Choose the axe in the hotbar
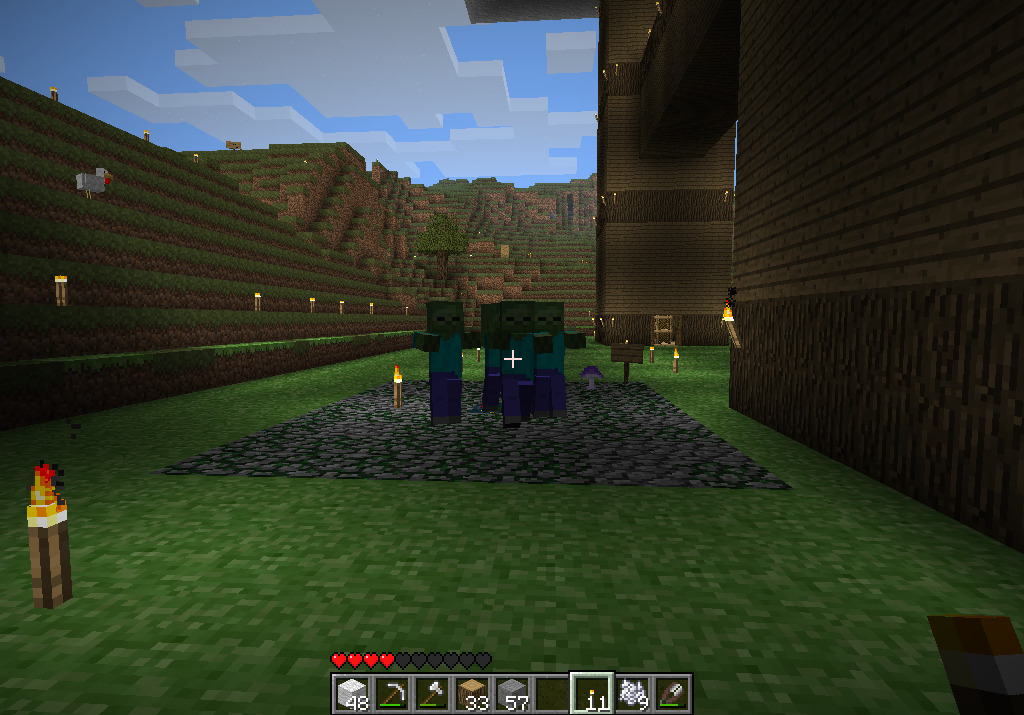 pyautogui.click(x=431, y=693)
